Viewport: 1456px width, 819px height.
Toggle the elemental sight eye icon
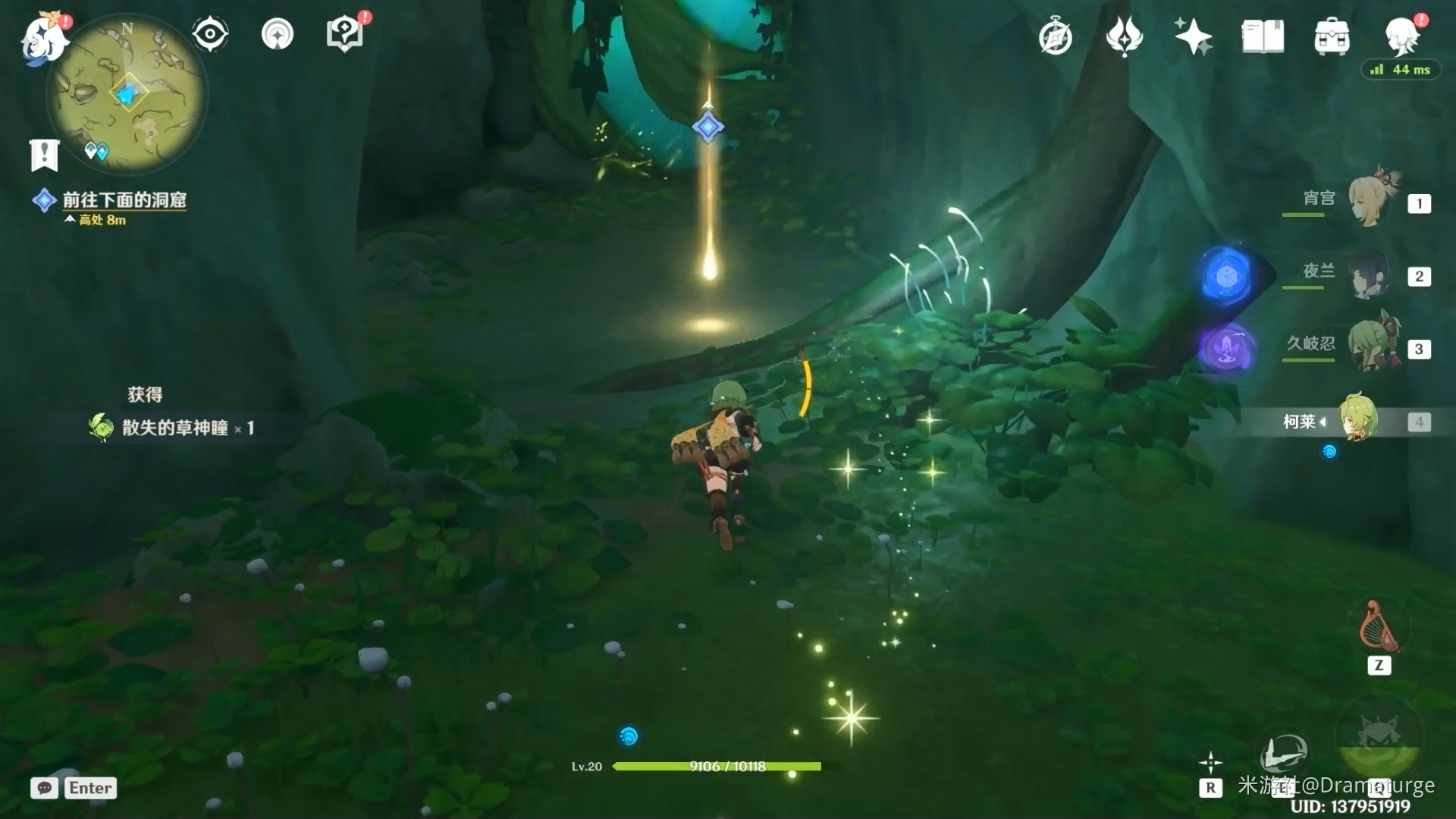coord(209,34)
